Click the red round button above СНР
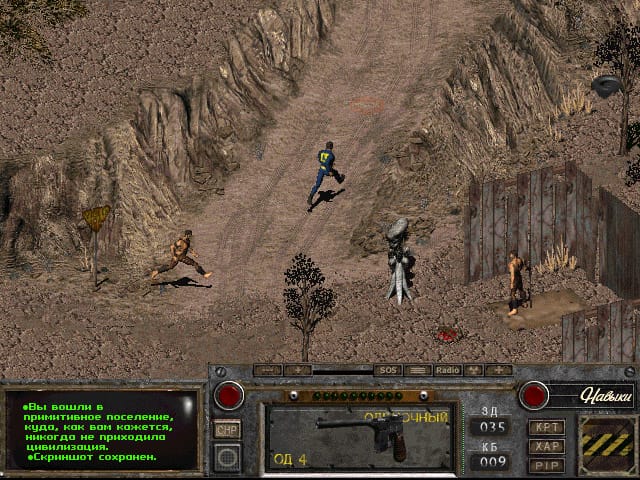This screenshot has height=480, width=640. coord(228,395)
